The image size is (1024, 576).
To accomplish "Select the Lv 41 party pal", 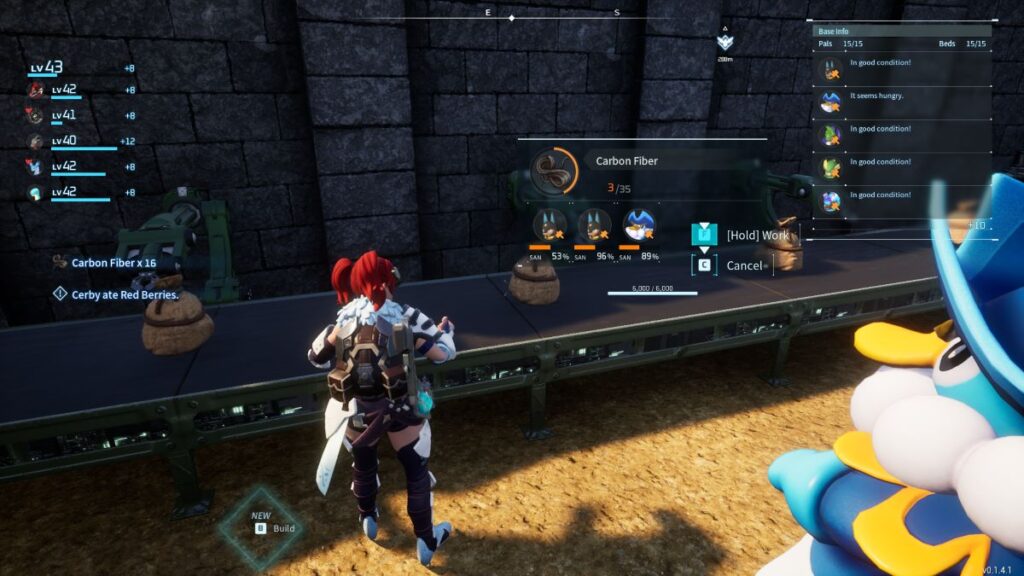I will 36,115.
